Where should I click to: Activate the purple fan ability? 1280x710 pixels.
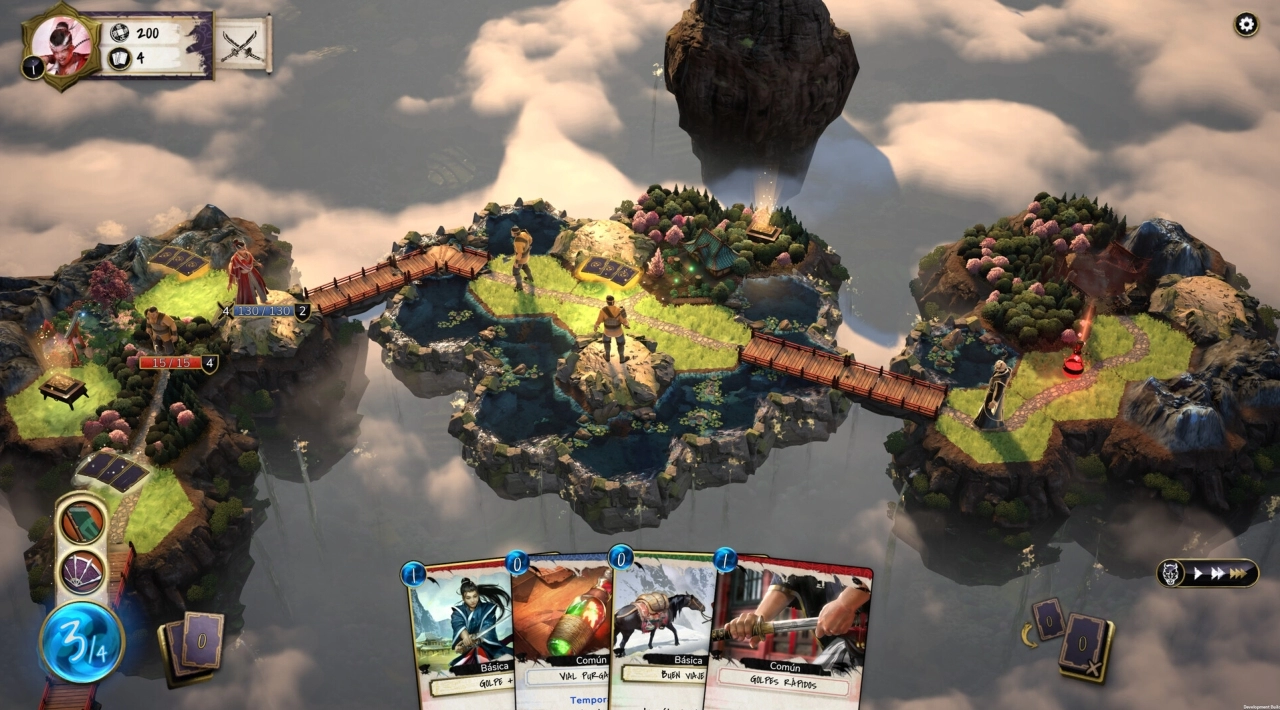[x=82, y=572]
